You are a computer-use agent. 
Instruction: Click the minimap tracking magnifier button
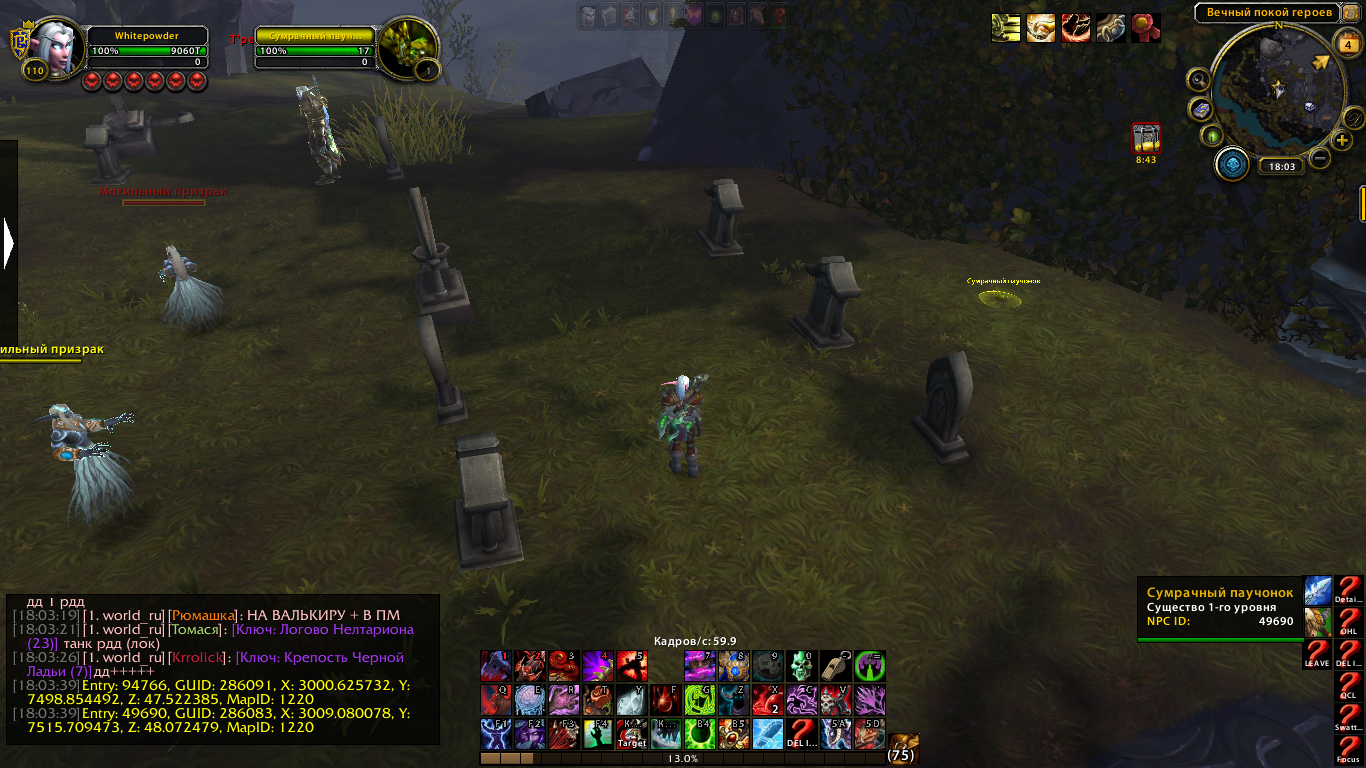click(x=1199, y=79)
